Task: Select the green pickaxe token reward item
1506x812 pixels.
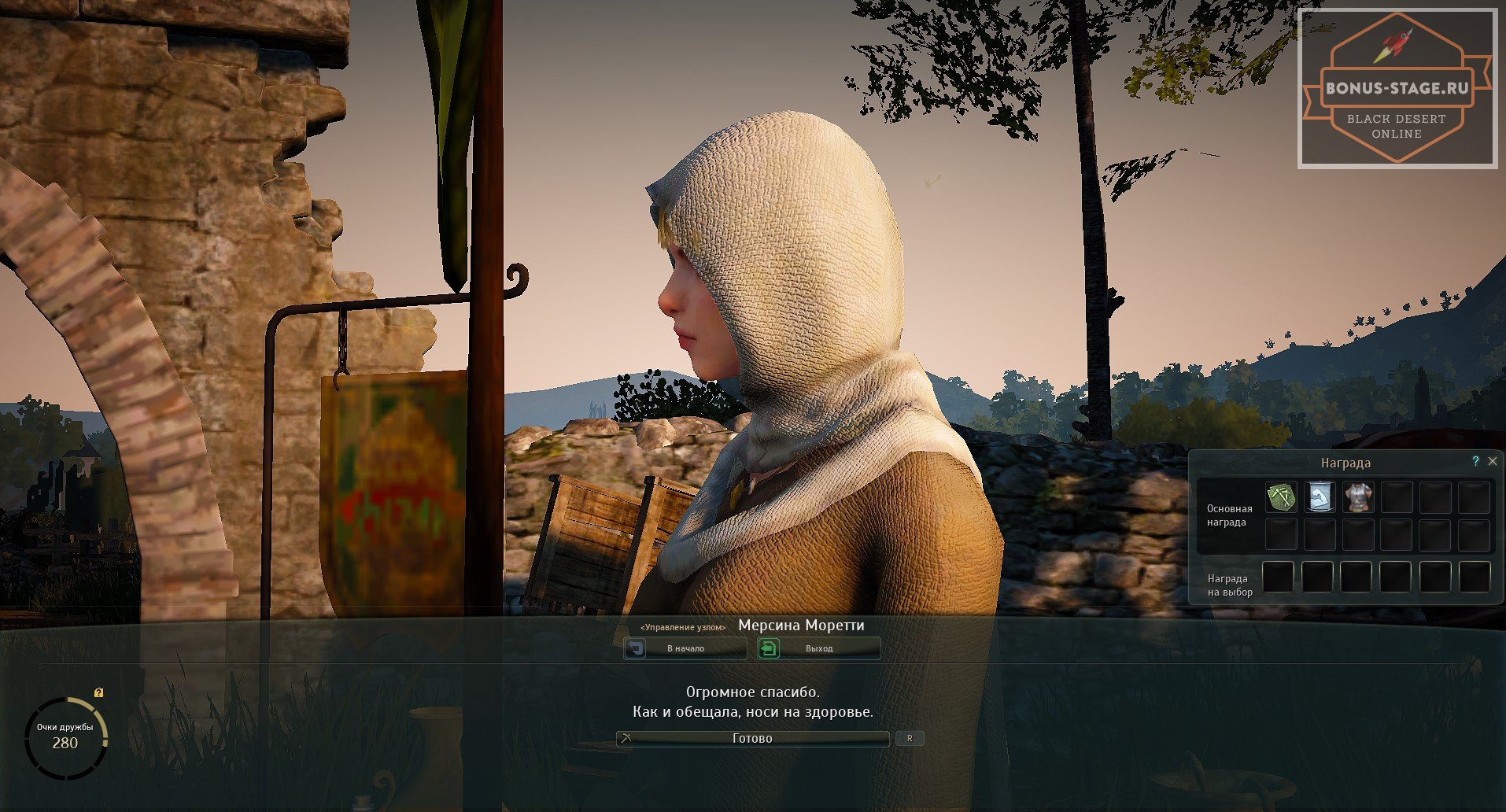Action: click(x=1281, y=497)
